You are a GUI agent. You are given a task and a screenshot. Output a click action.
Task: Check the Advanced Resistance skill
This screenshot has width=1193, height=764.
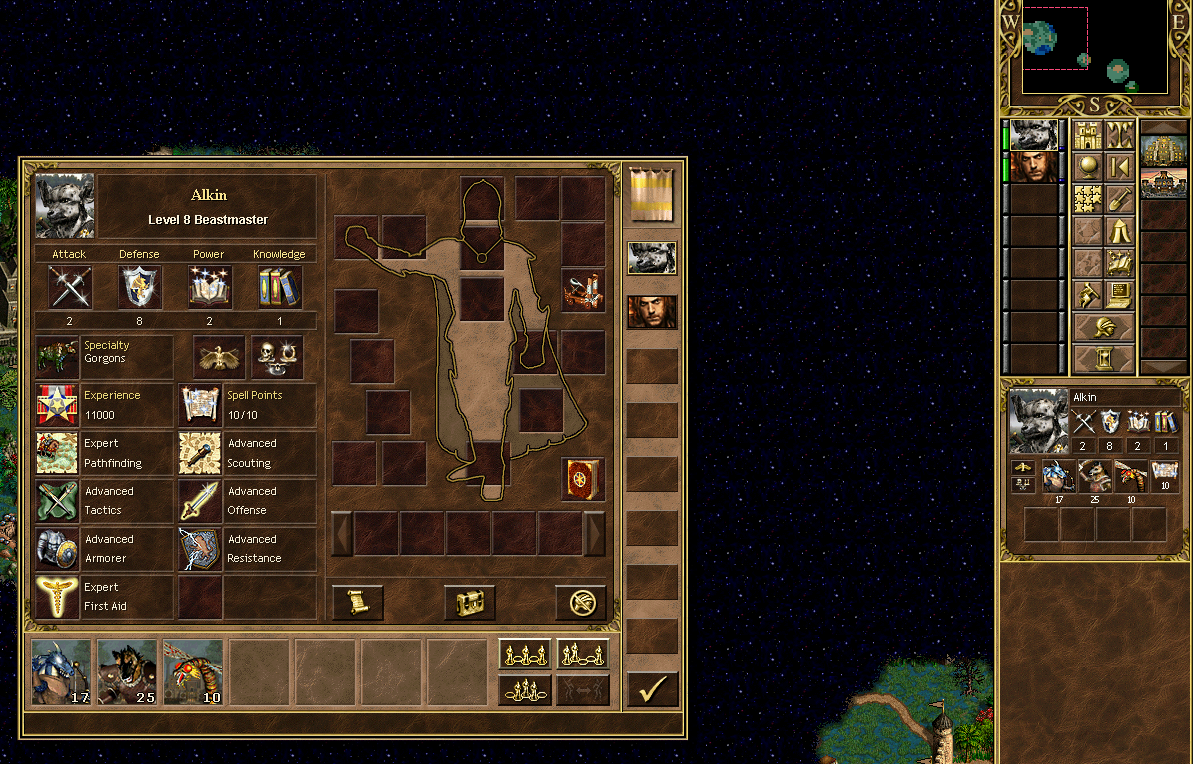(x=200, y=548)
